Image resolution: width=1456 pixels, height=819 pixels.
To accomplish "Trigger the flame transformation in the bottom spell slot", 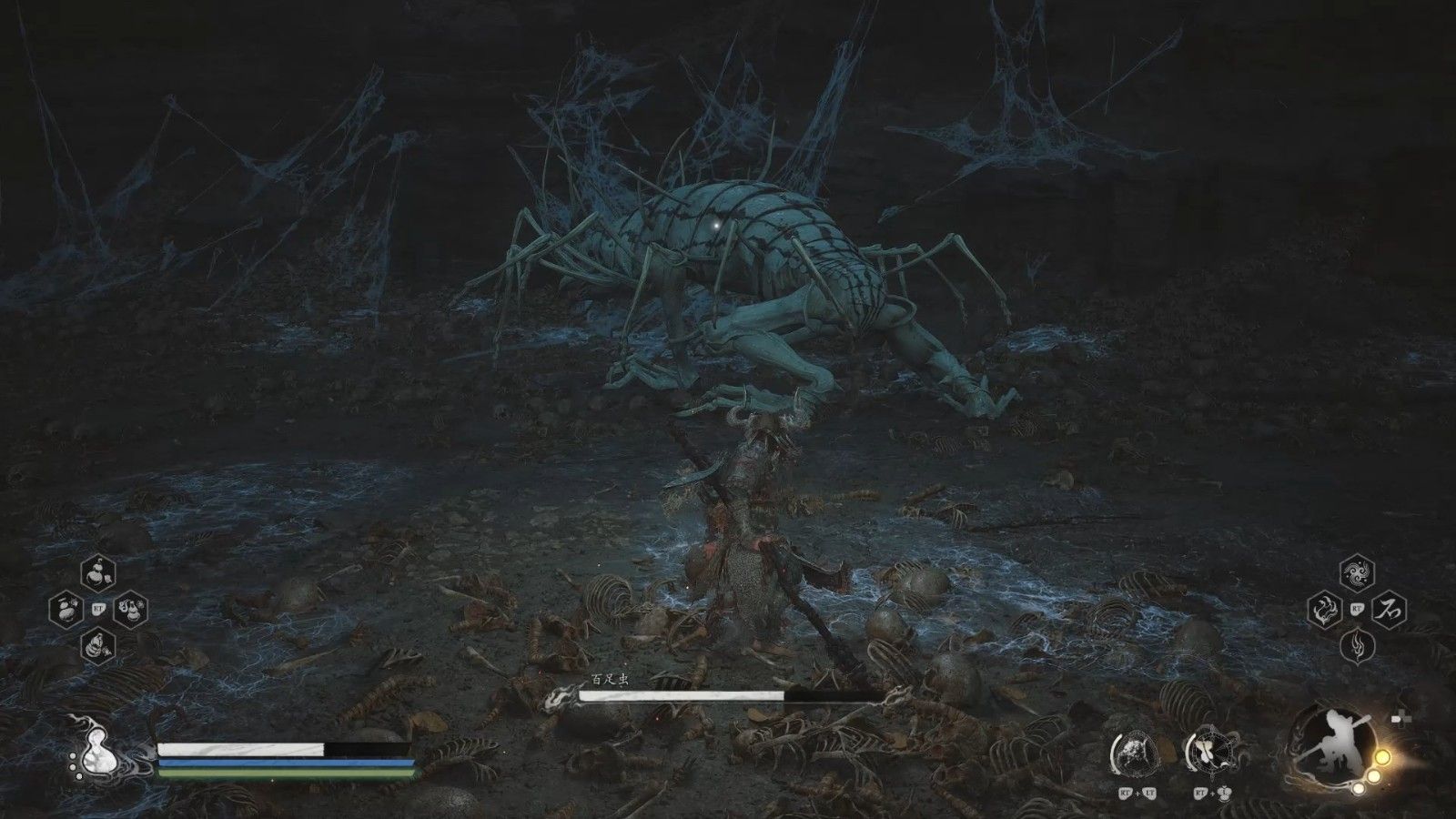I will point(1357,646).
